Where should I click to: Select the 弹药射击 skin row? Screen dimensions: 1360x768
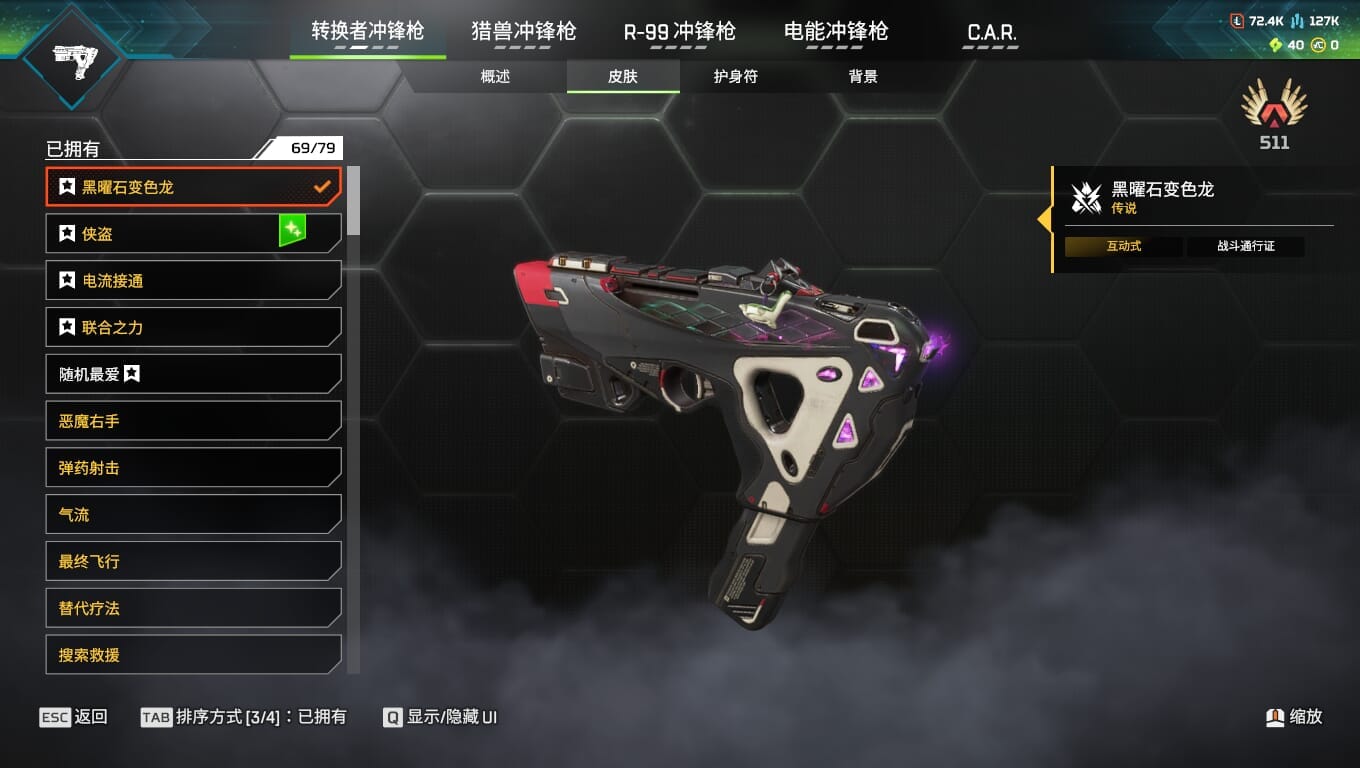[x=193, y=468]
